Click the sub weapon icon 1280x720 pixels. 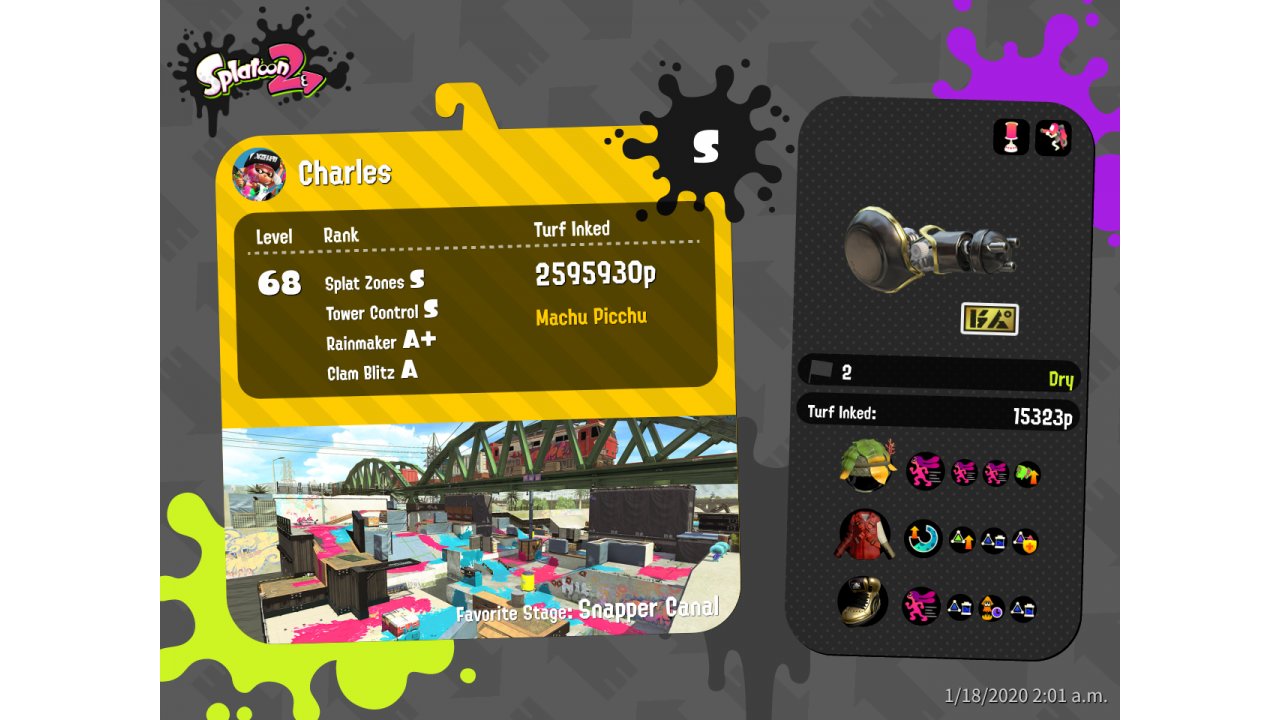[x=1011, y=137]
